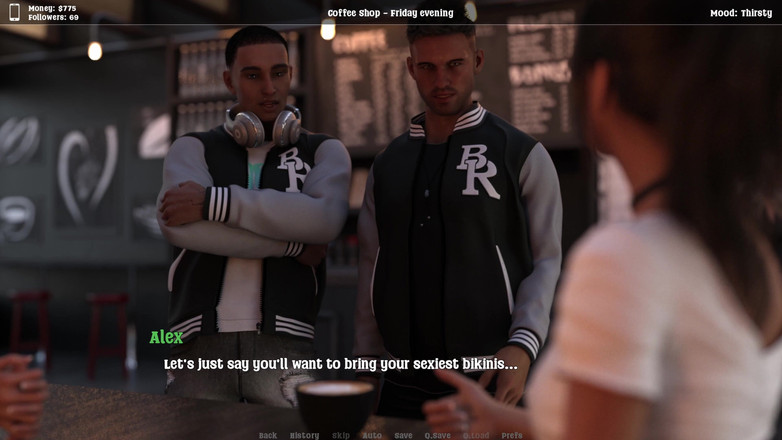
Task: Go Back in the dialogue
Action: click(268, 435)
